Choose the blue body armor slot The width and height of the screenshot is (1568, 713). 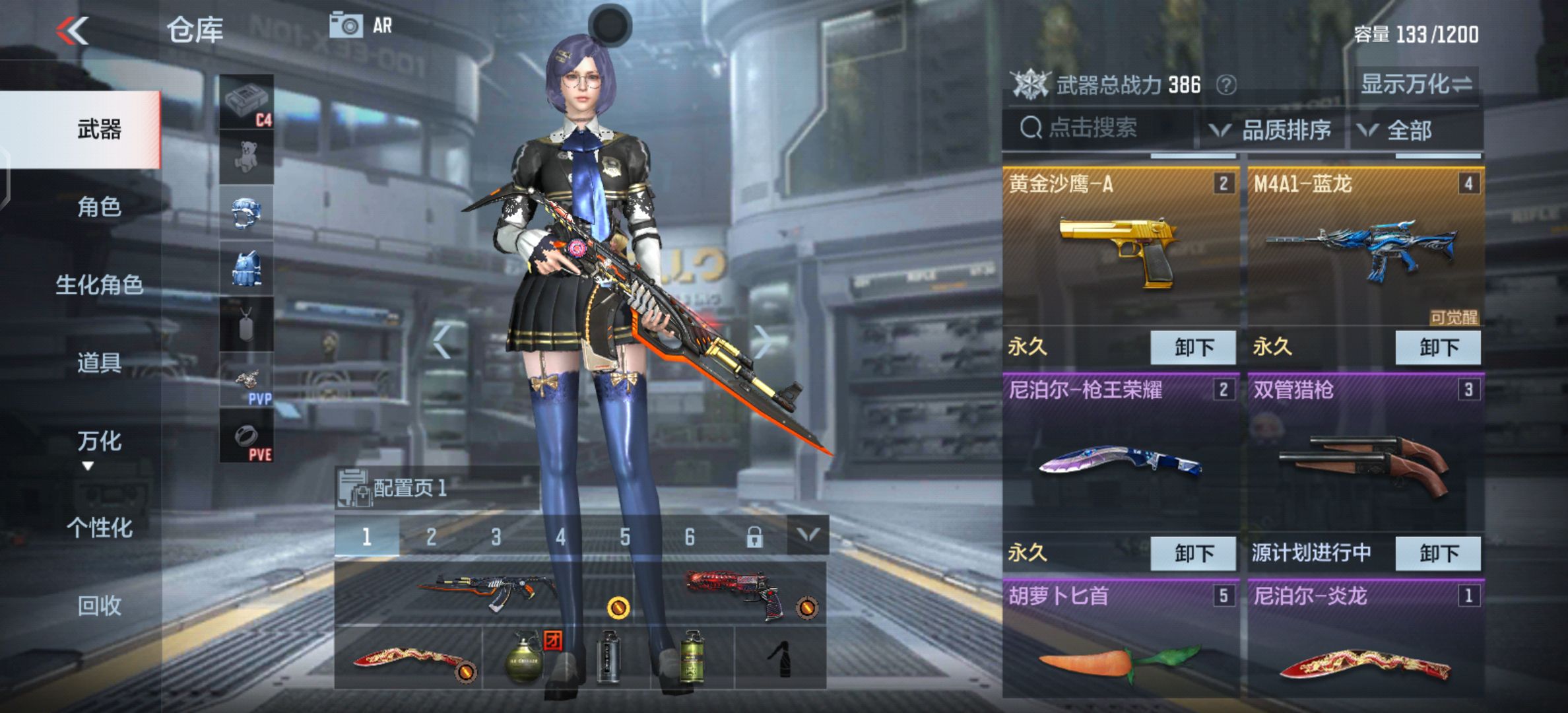click(246, 269)
